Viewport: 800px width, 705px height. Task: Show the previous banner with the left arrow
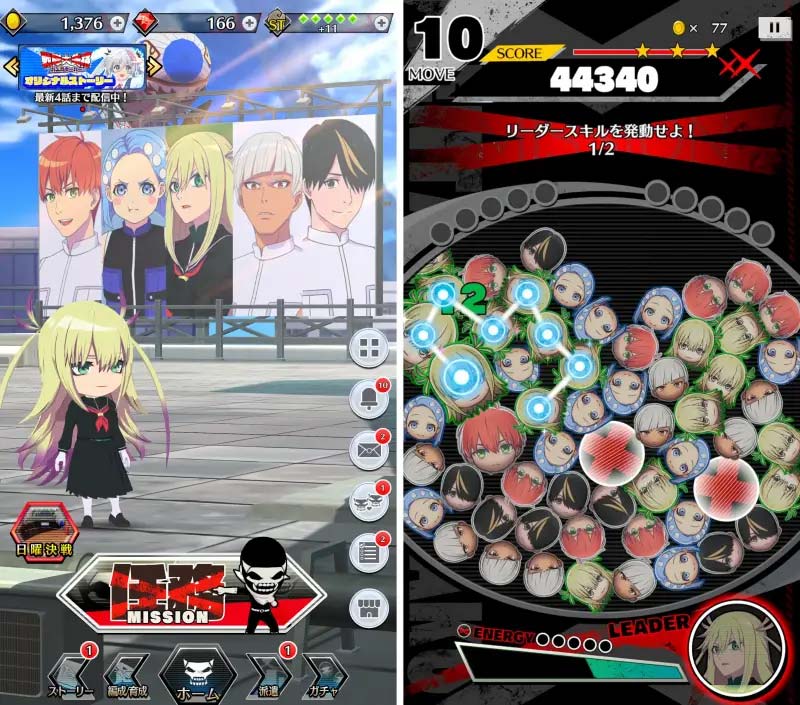tap(11, 66)
